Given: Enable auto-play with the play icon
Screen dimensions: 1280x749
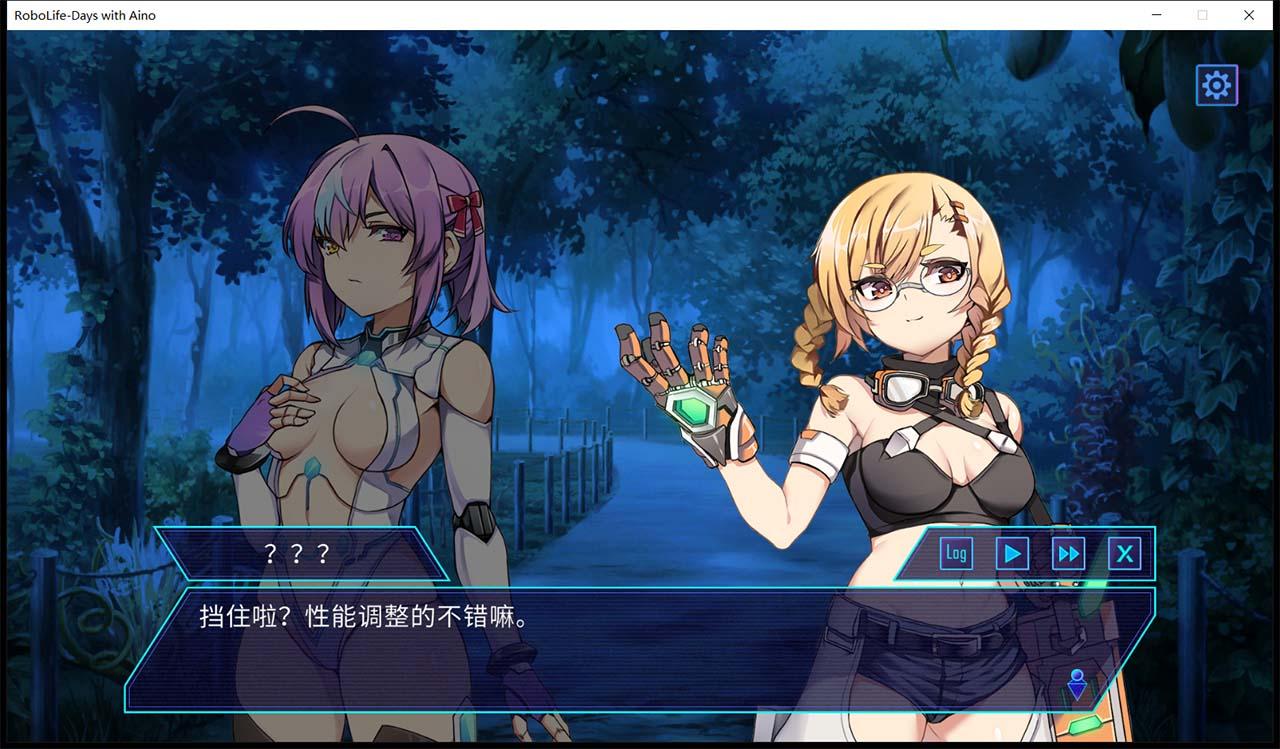Looking at the screenshot, I should (1011, 552).
